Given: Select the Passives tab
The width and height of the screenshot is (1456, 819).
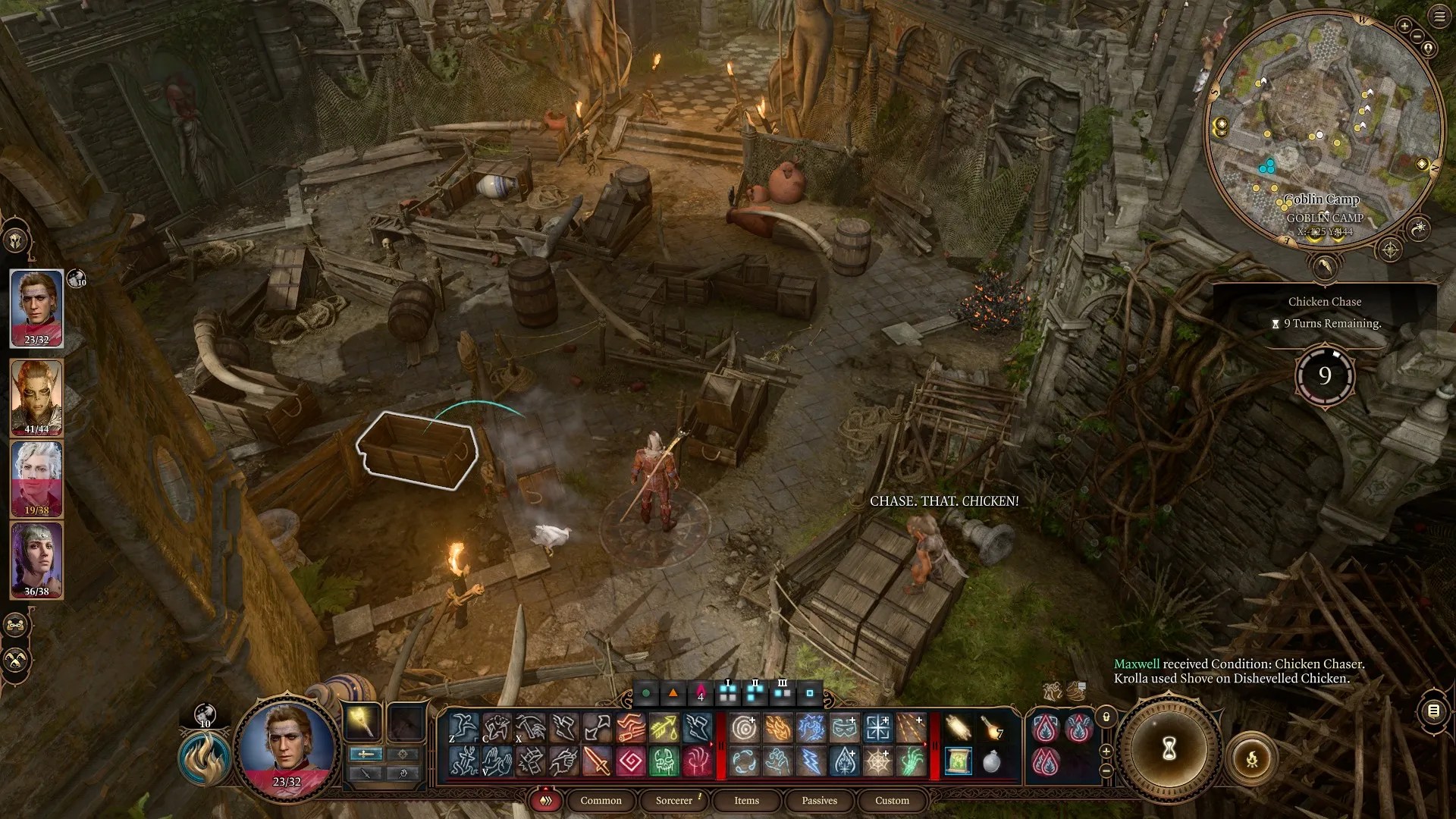Looking at the screenshot, I should (x=819, y=800).
